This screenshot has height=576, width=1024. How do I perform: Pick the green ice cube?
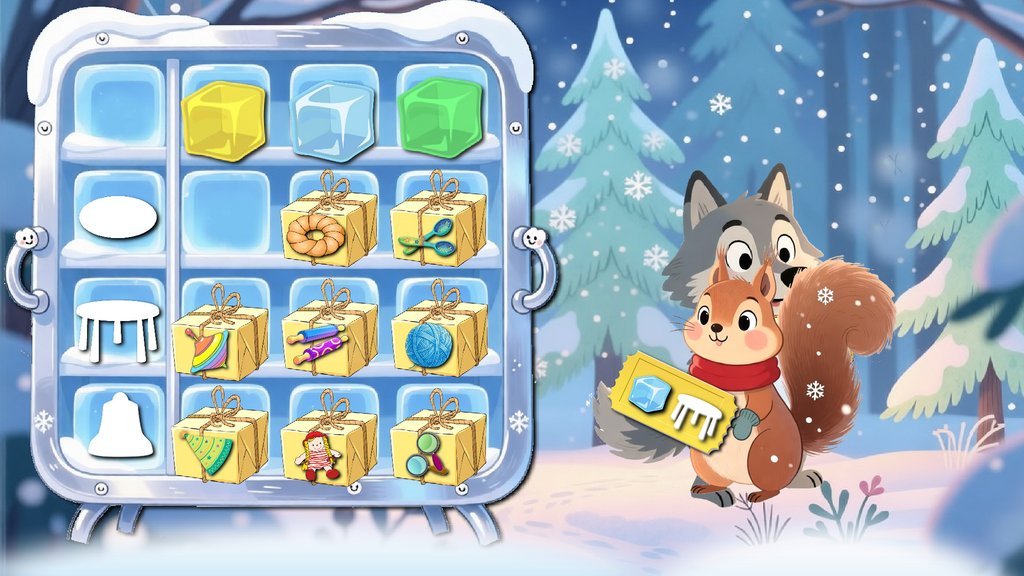[440, 117]
